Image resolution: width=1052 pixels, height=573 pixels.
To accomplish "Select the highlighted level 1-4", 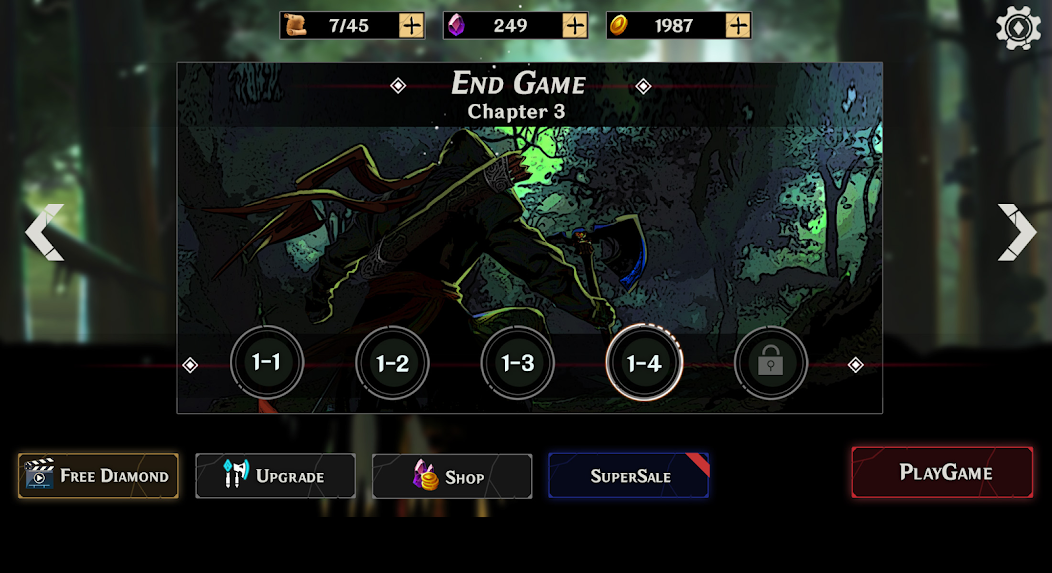I will point(644,363).
